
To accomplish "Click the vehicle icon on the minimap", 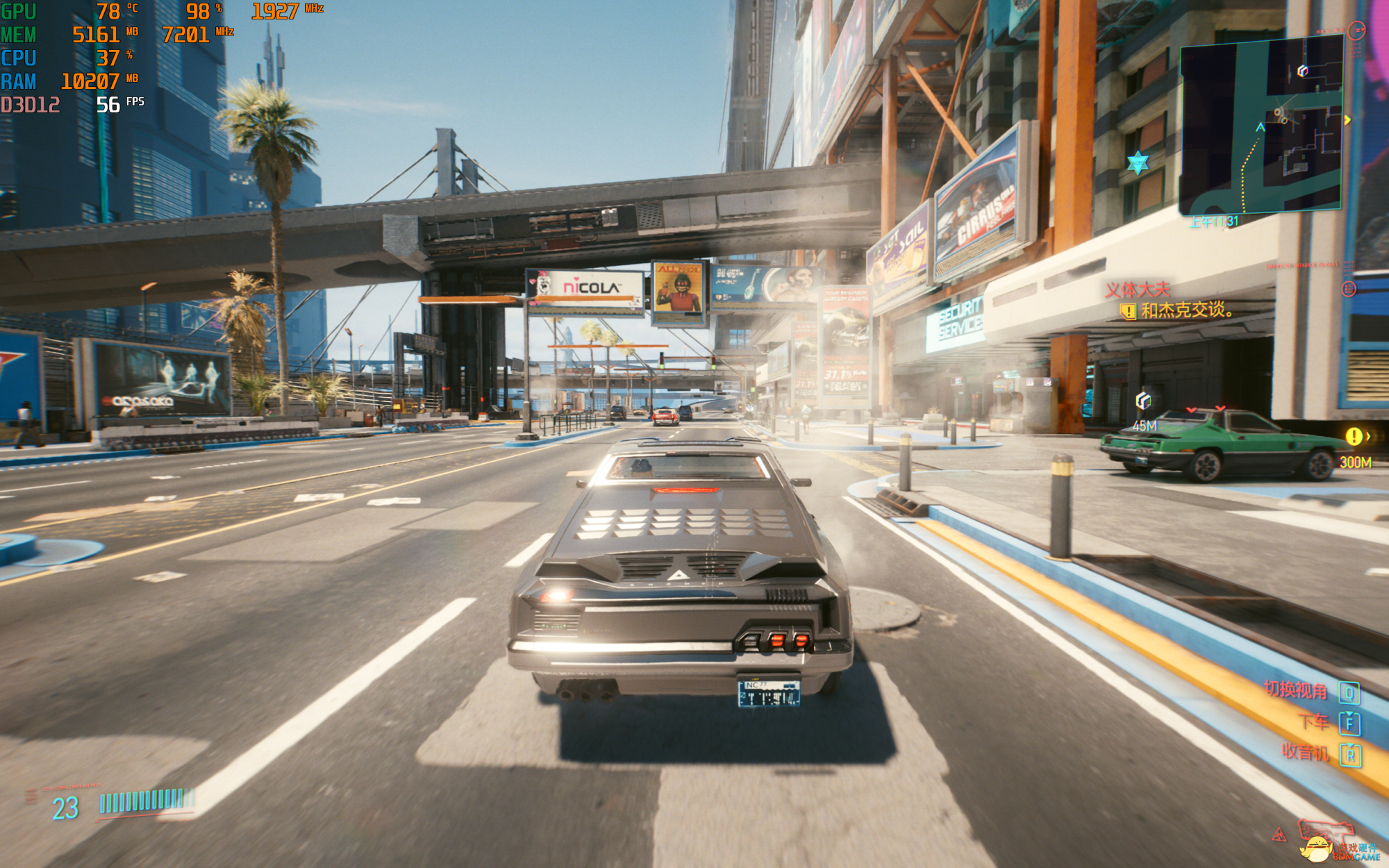I will (x=1302, y=71).
